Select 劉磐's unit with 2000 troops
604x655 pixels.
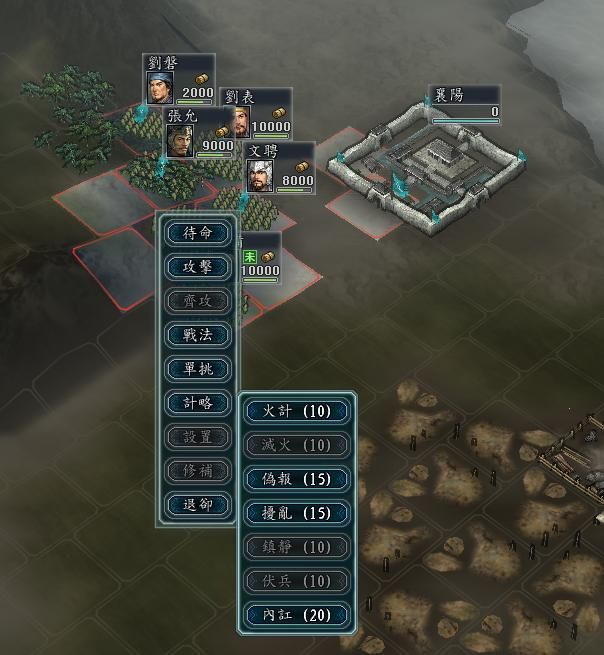[x=179, y=80]
